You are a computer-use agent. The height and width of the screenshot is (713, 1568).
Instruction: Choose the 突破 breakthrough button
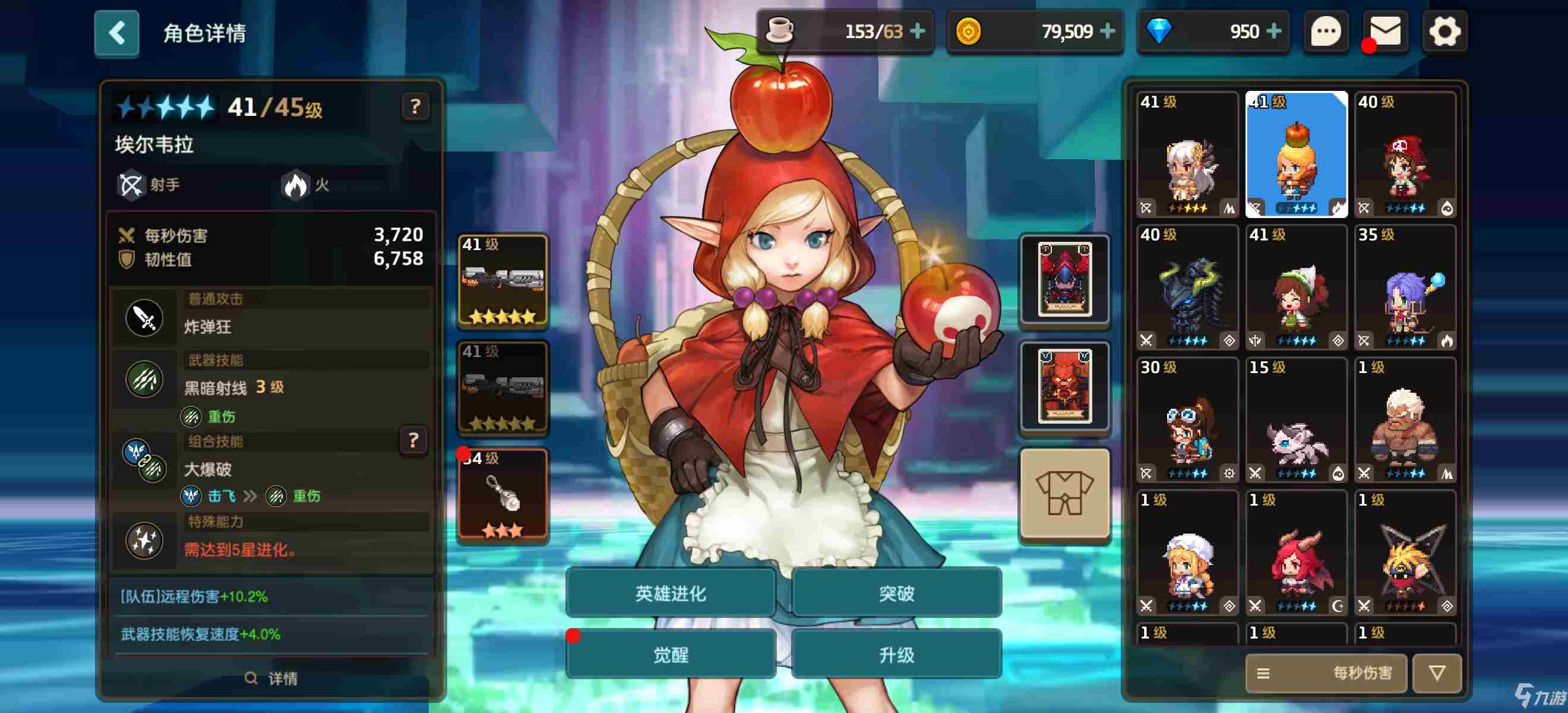[896, 593]
